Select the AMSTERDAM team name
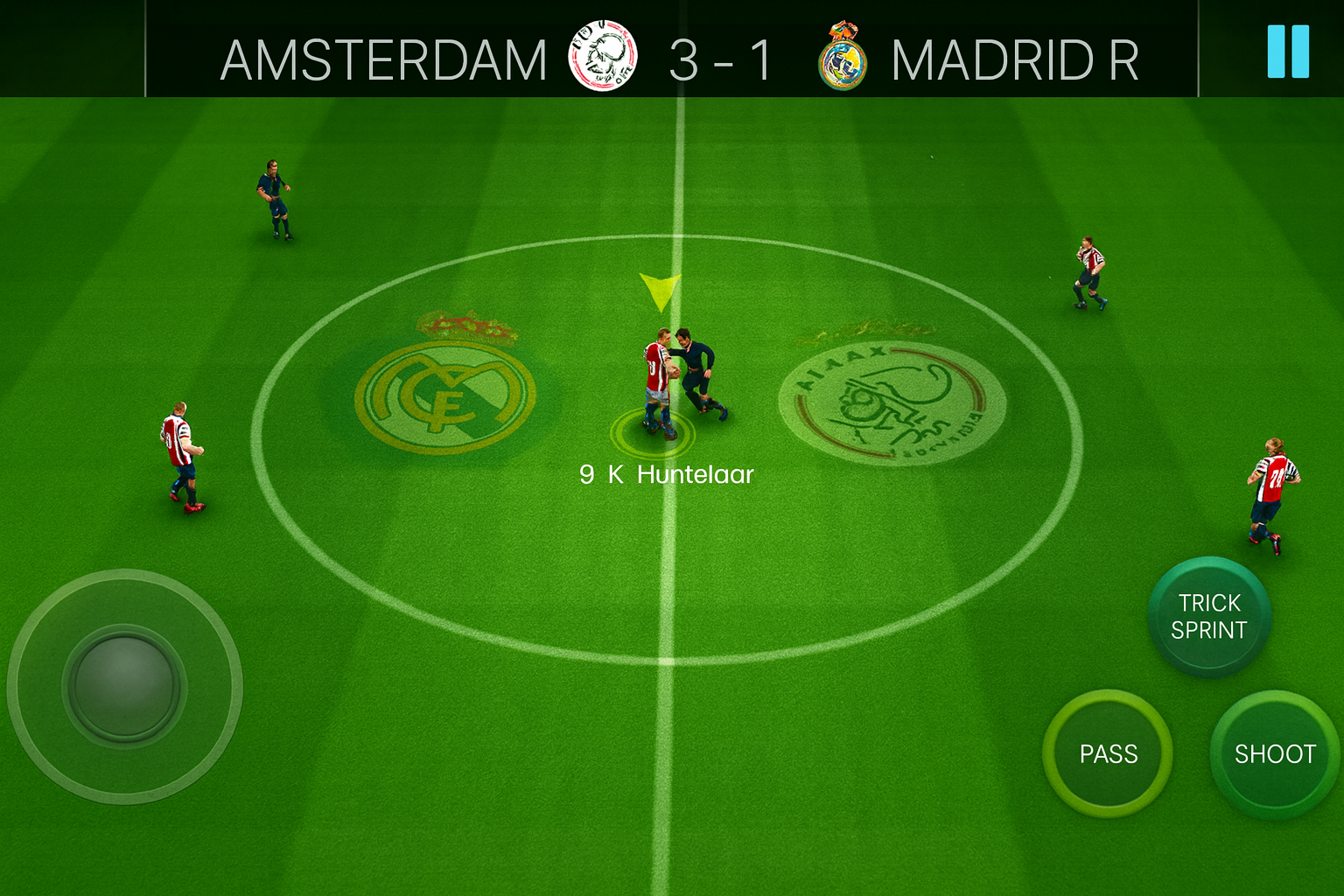Image resolution: width=1344 pixels, height=896 pixels. [x=383, y=59]
